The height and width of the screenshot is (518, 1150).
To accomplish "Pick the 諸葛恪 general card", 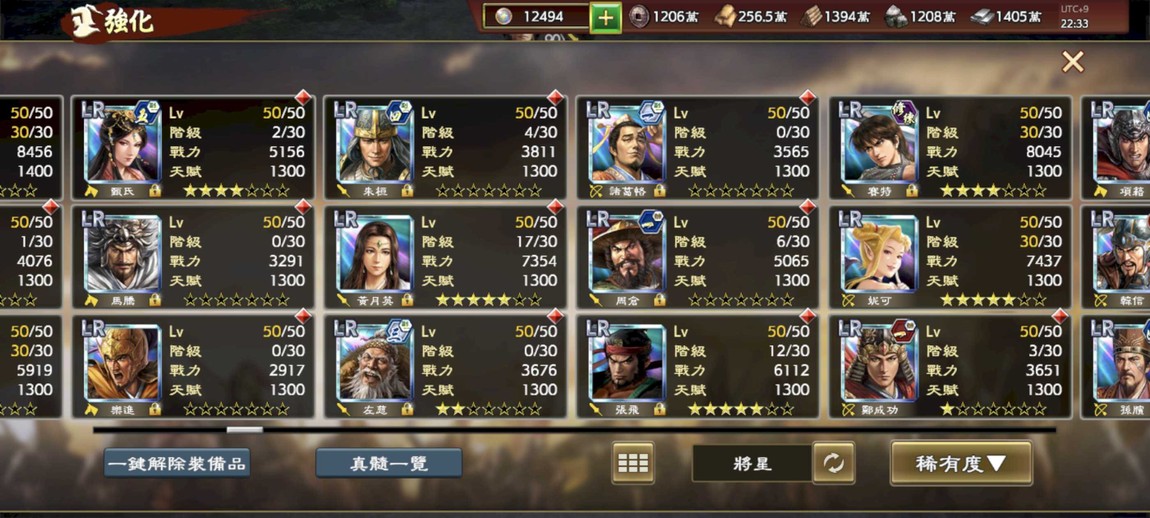I will point(697,147).
